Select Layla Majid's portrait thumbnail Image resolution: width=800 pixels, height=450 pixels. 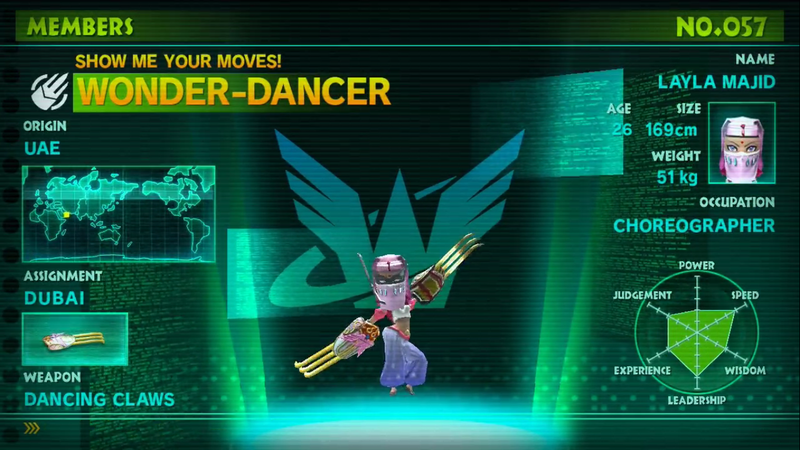tap(741, 142)
